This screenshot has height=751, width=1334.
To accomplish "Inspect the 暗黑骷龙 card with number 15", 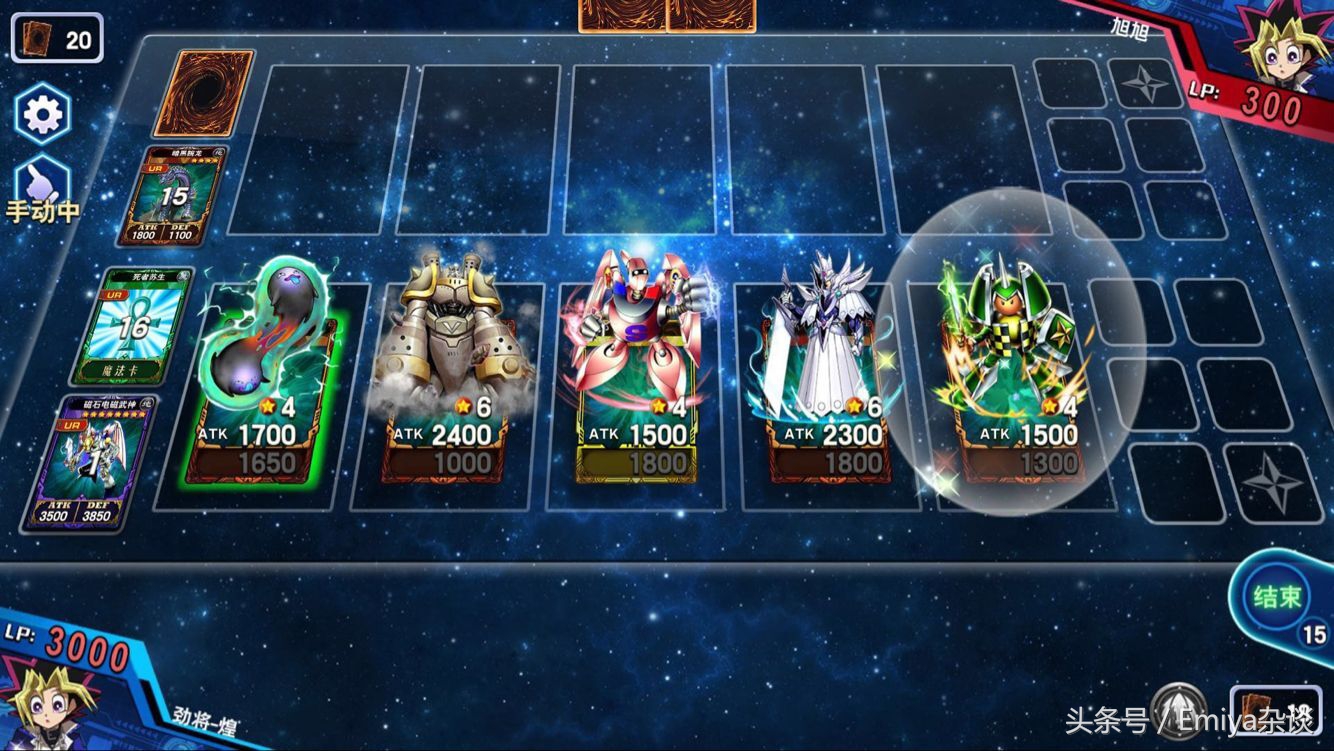I will tap(174, 196).
